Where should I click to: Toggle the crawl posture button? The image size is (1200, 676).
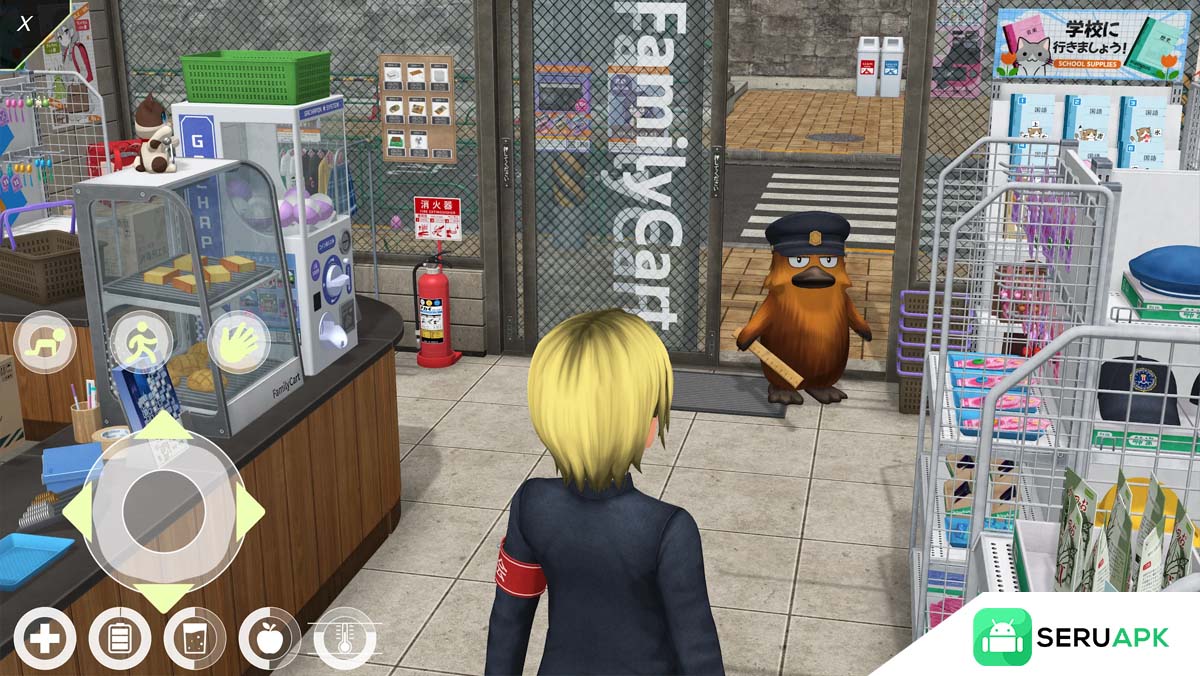tap(44, 342)
